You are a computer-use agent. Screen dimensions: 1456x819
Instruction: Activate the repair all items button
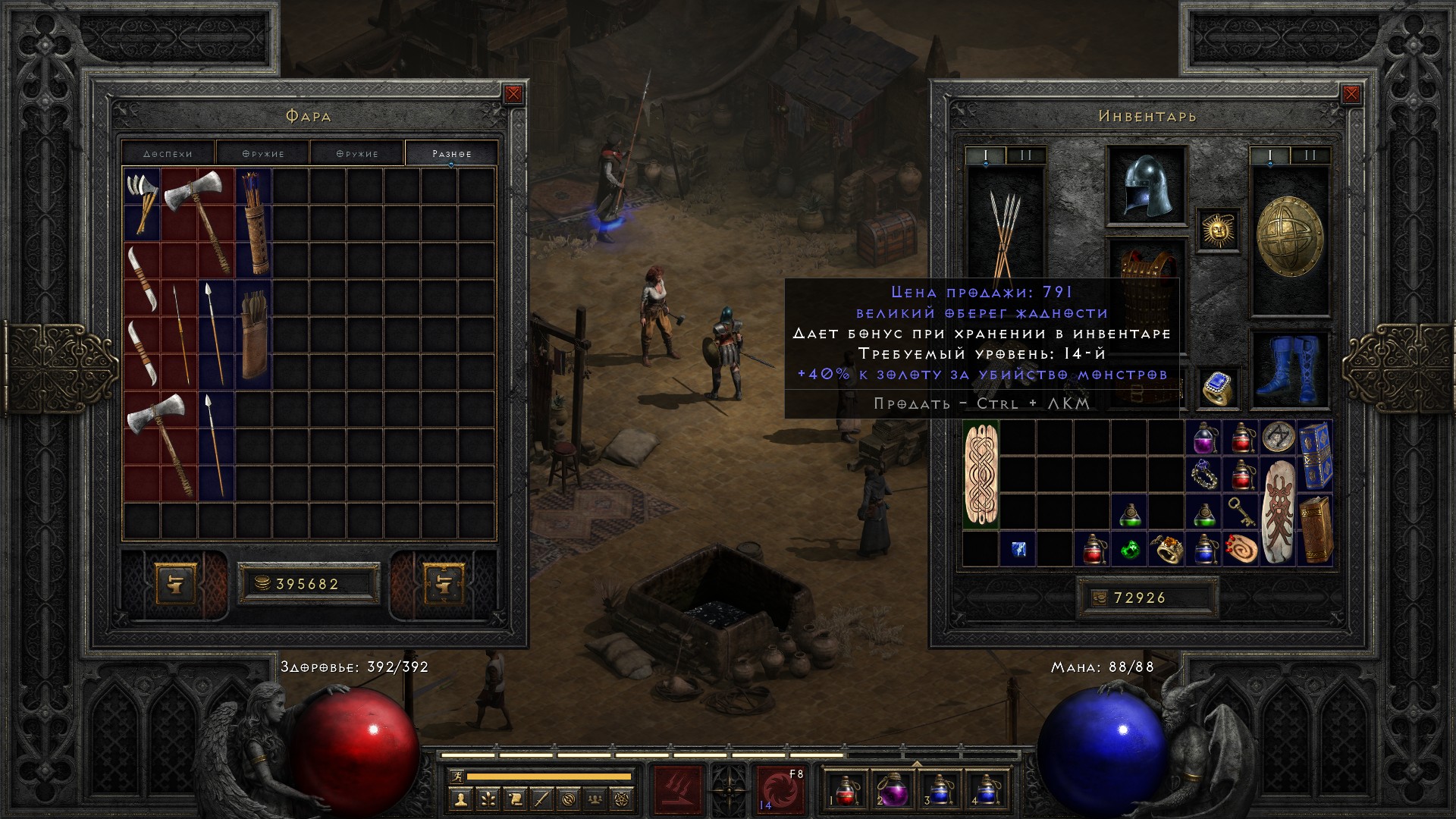coord(444,583)
